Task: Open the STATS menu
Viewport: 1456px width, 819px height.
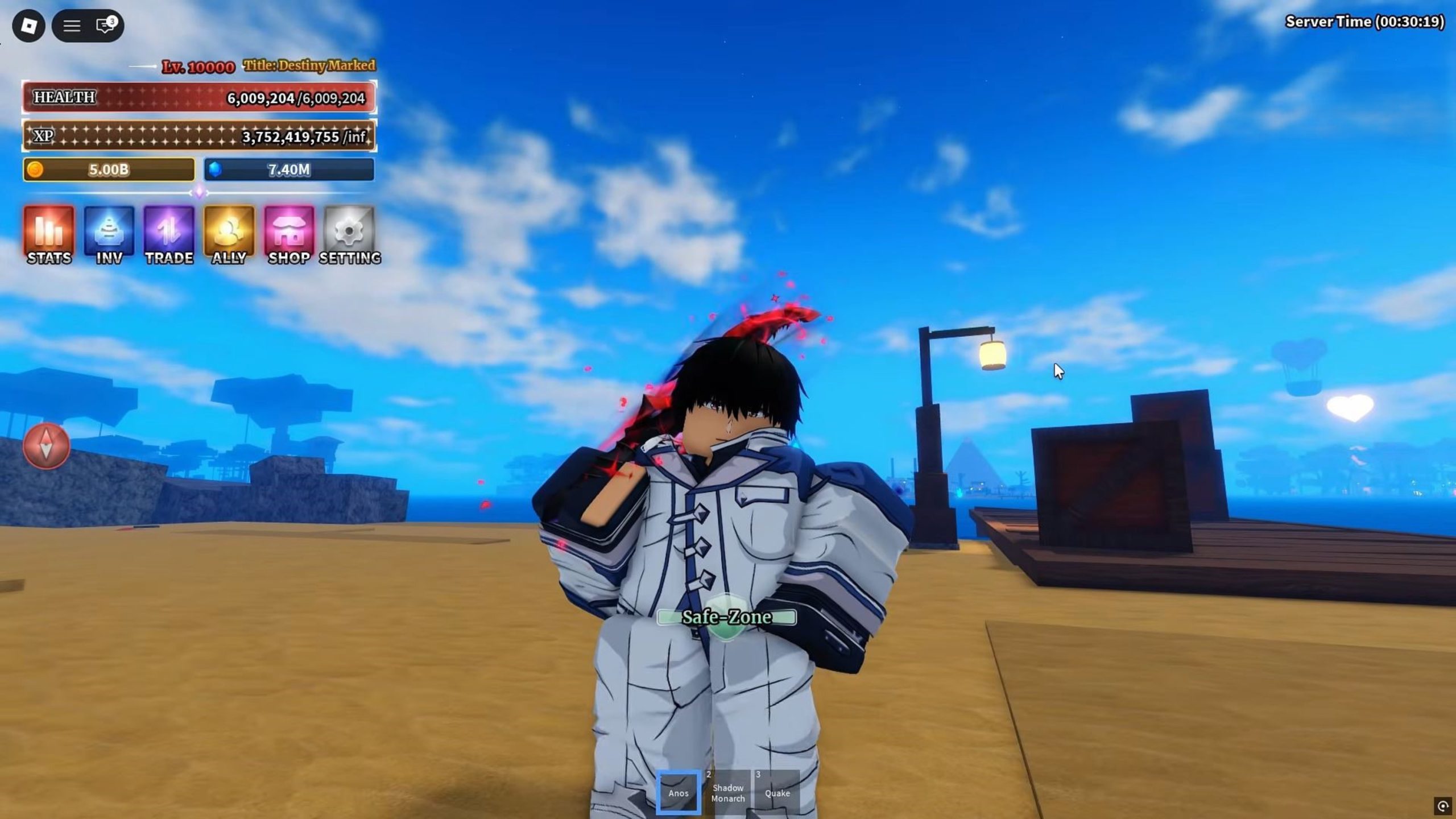Action: click(x=49, y=234)
